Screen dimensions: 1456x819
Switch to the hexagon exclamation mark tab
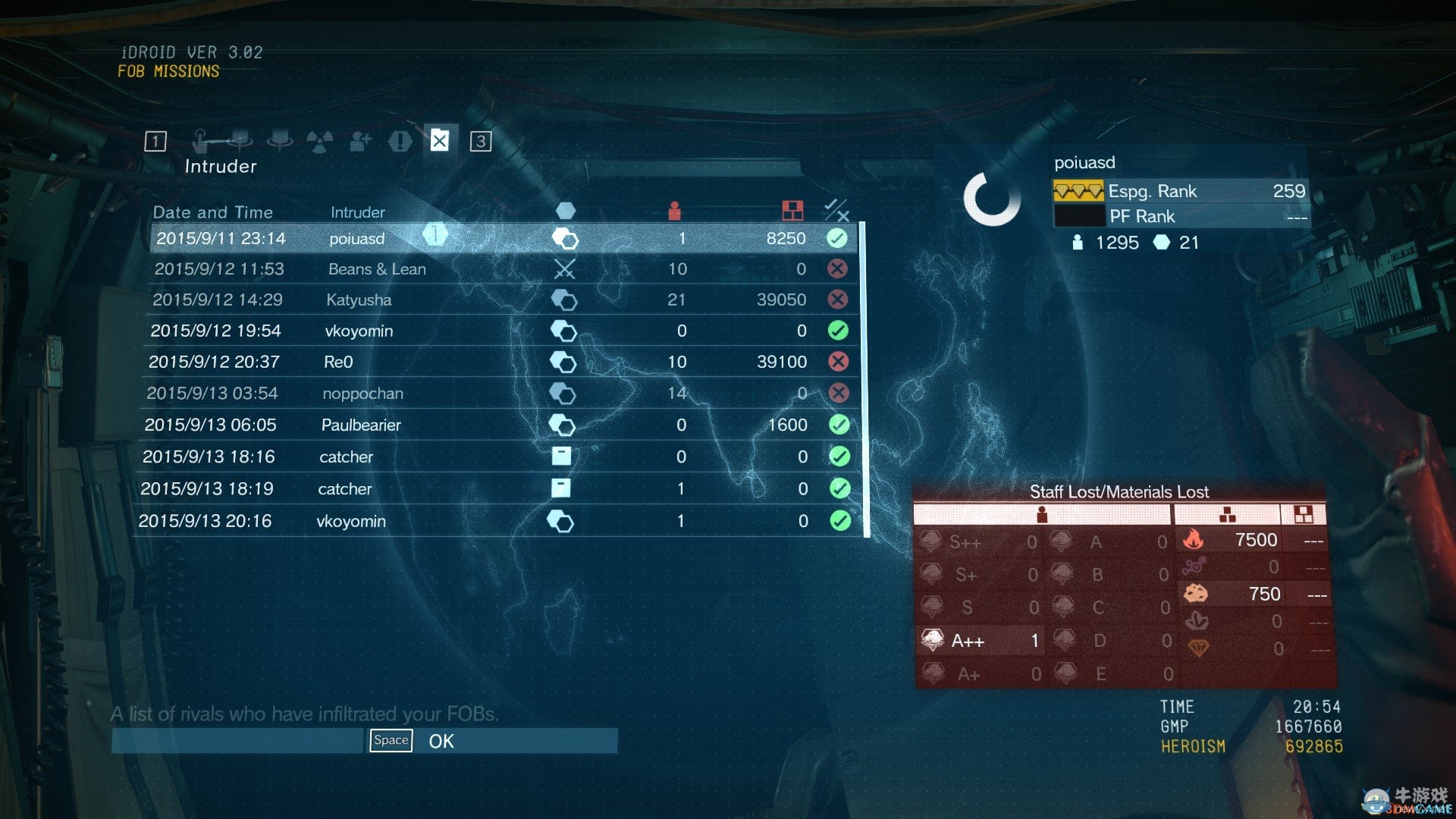coord(400,141)
